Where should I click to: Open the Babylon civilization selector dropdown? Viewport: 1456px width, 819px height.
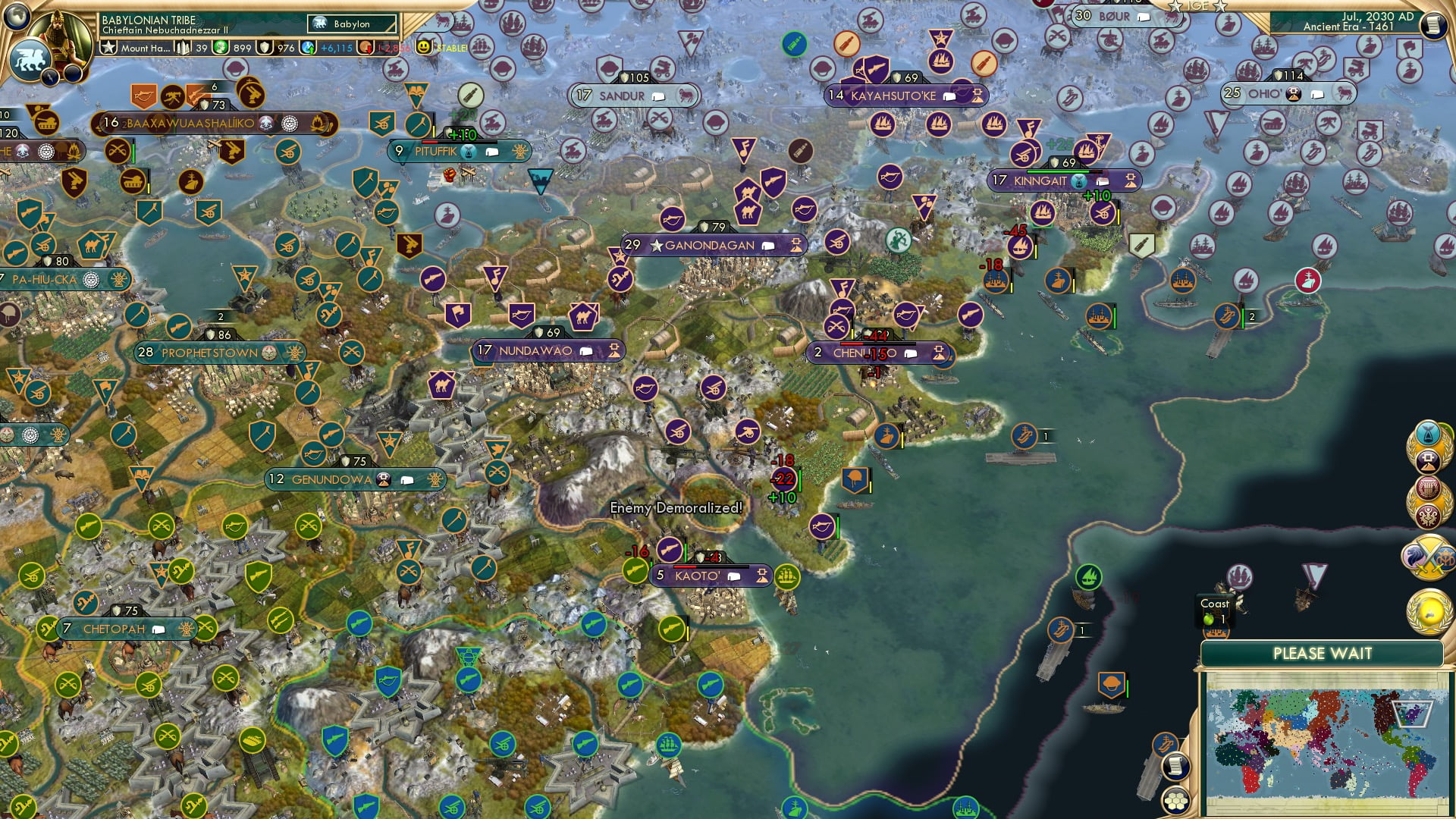[x=351, y=24]
